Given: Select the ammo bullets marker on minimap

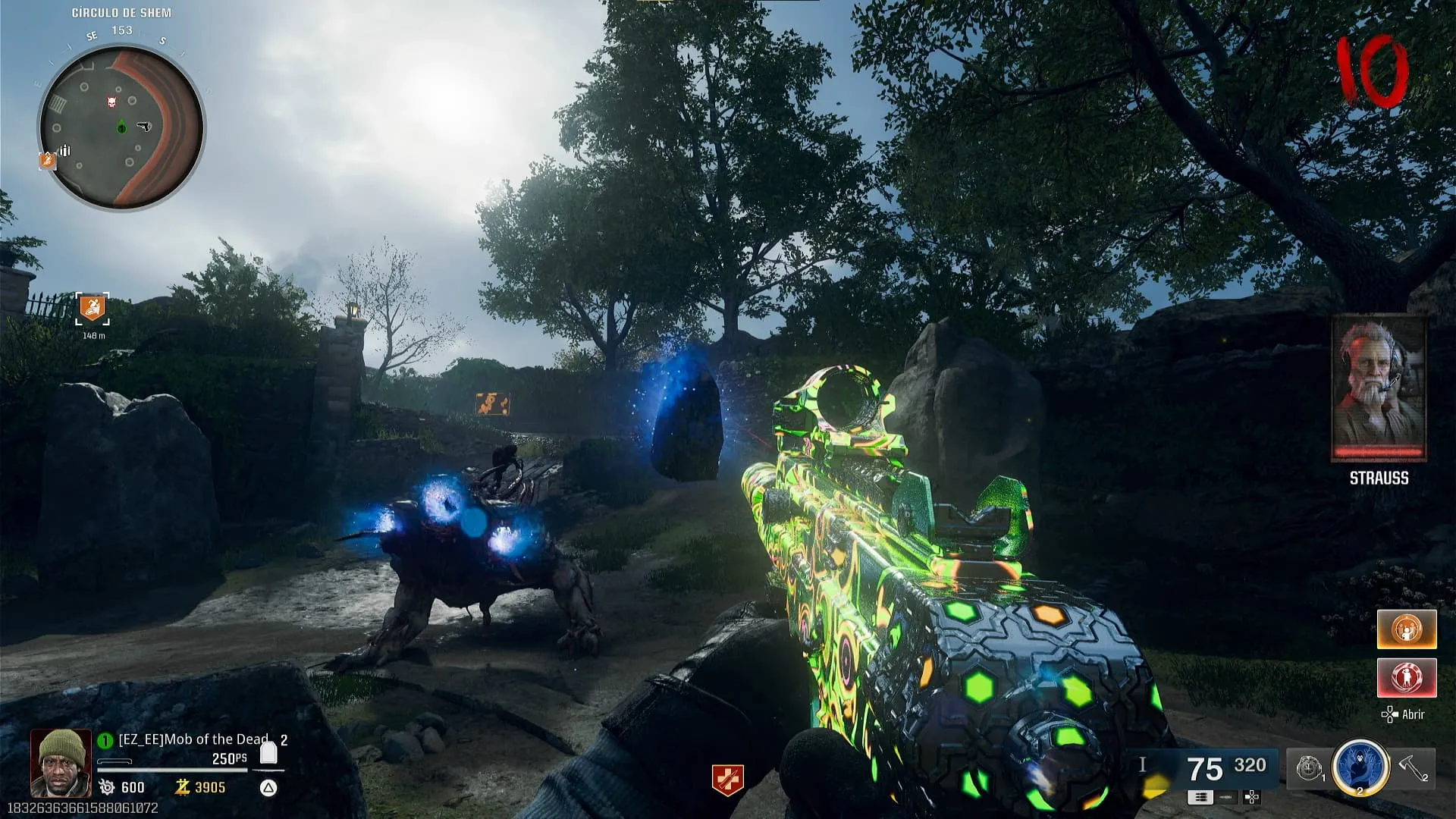Looking at the screenshot, I should pos(65,150).
